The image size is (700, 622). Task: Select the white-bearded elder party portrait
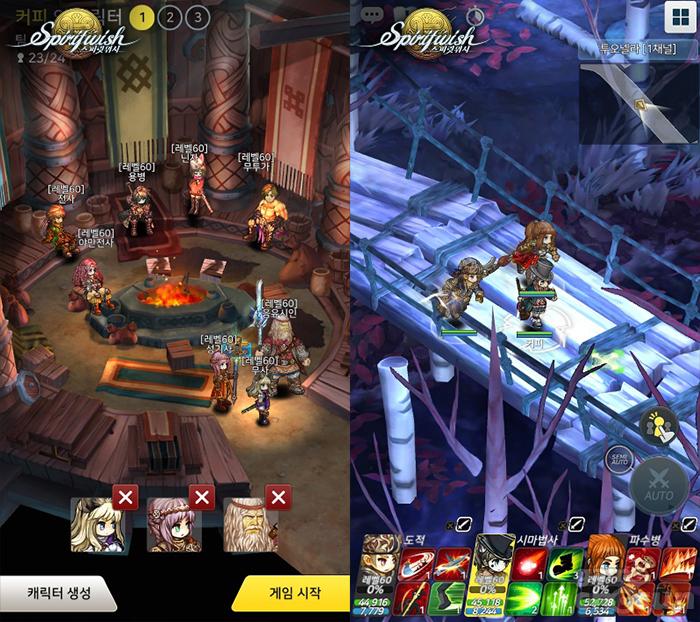coord(249,525)
